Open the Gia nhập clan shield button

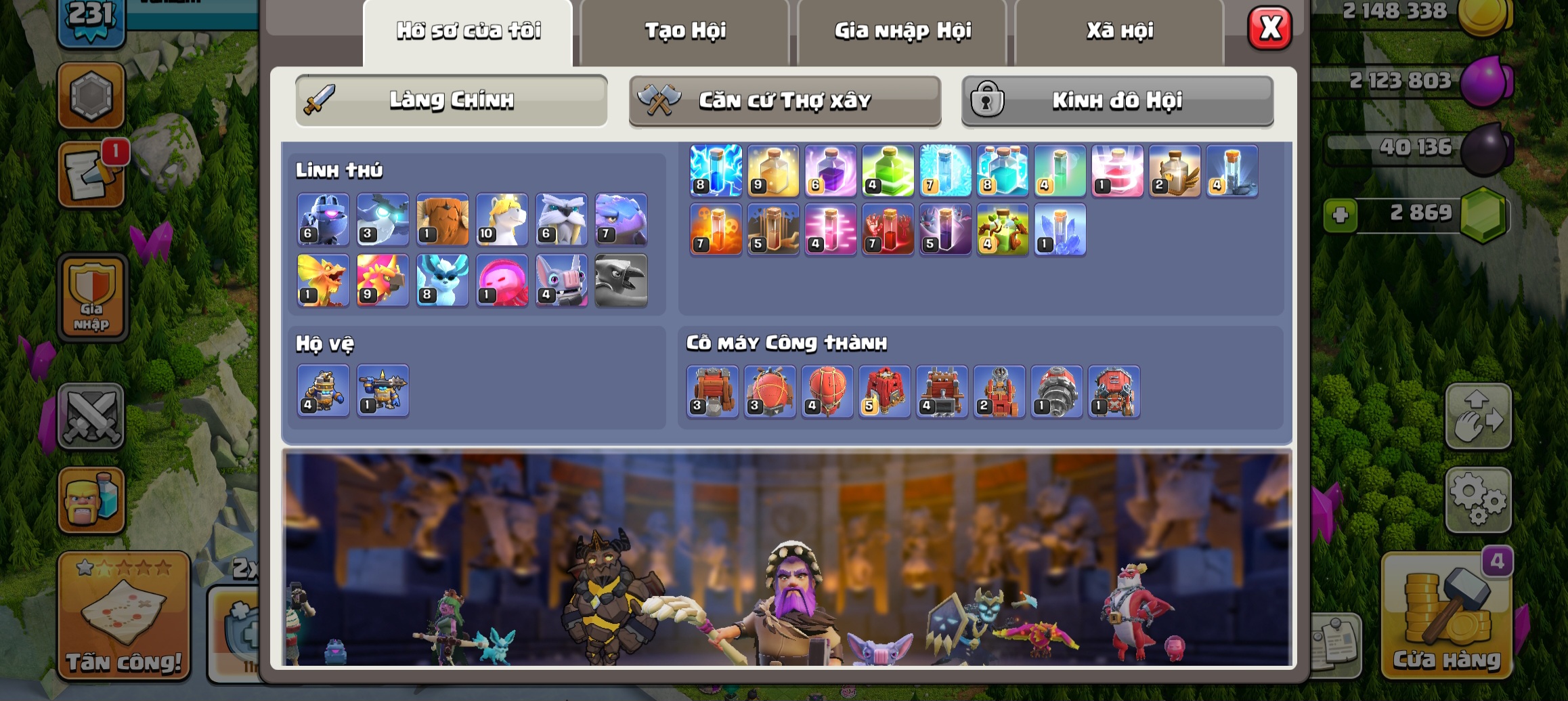pos(92,298)
